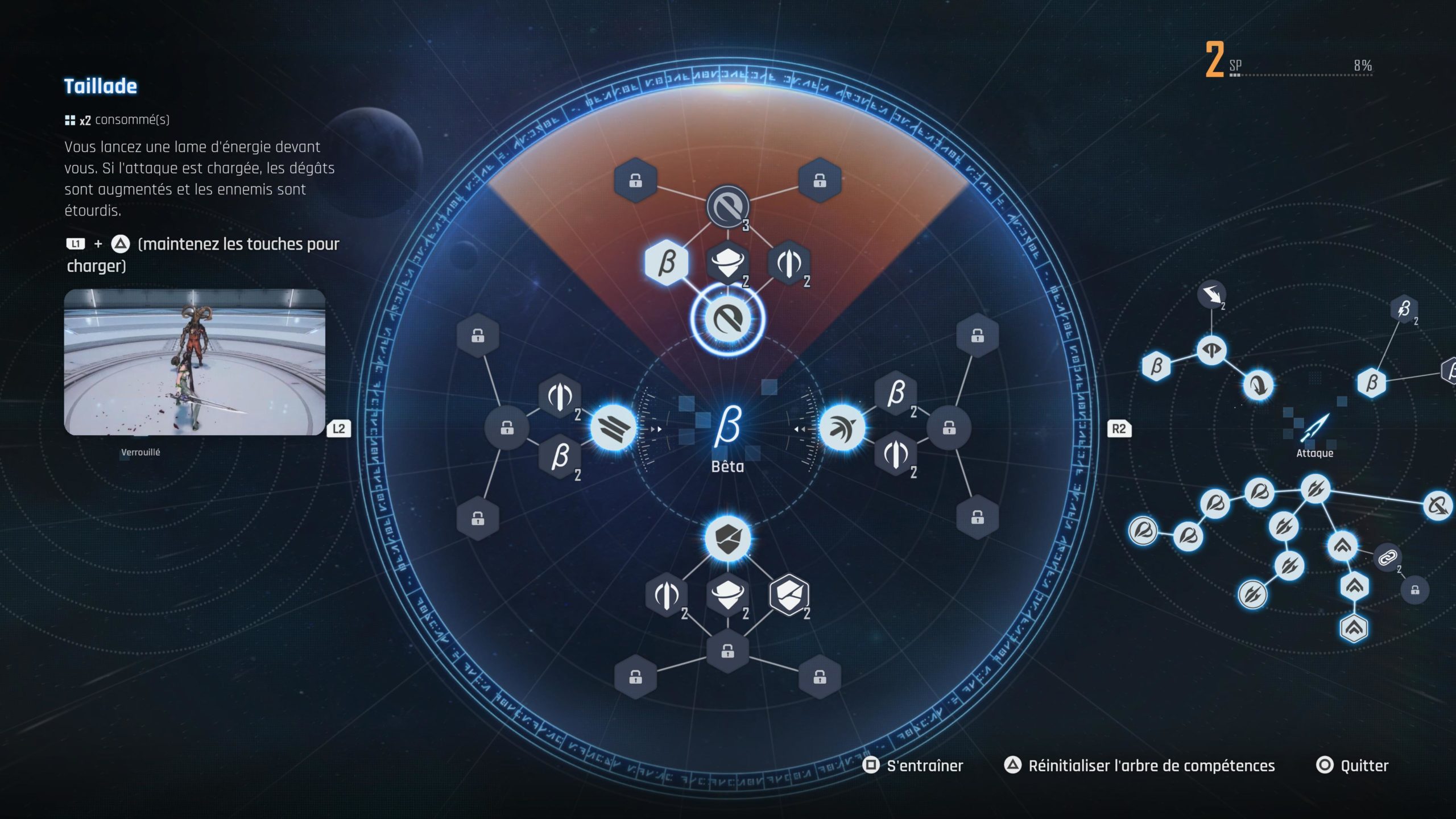Choose the eye-shaped skill node in Attaque tree

point(1211,350)
